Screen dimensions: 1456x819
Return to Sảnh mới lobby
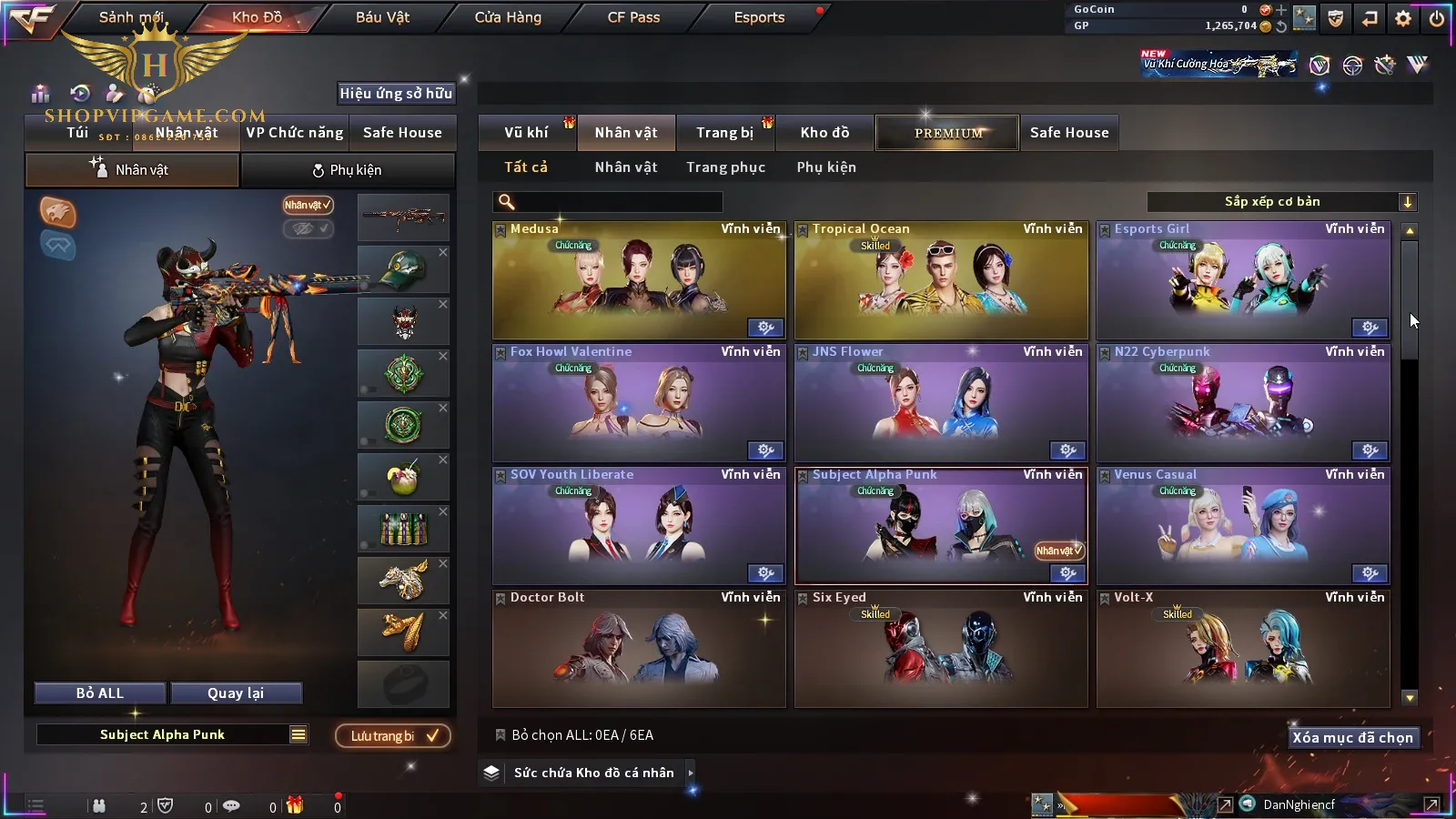pos(131,17)
